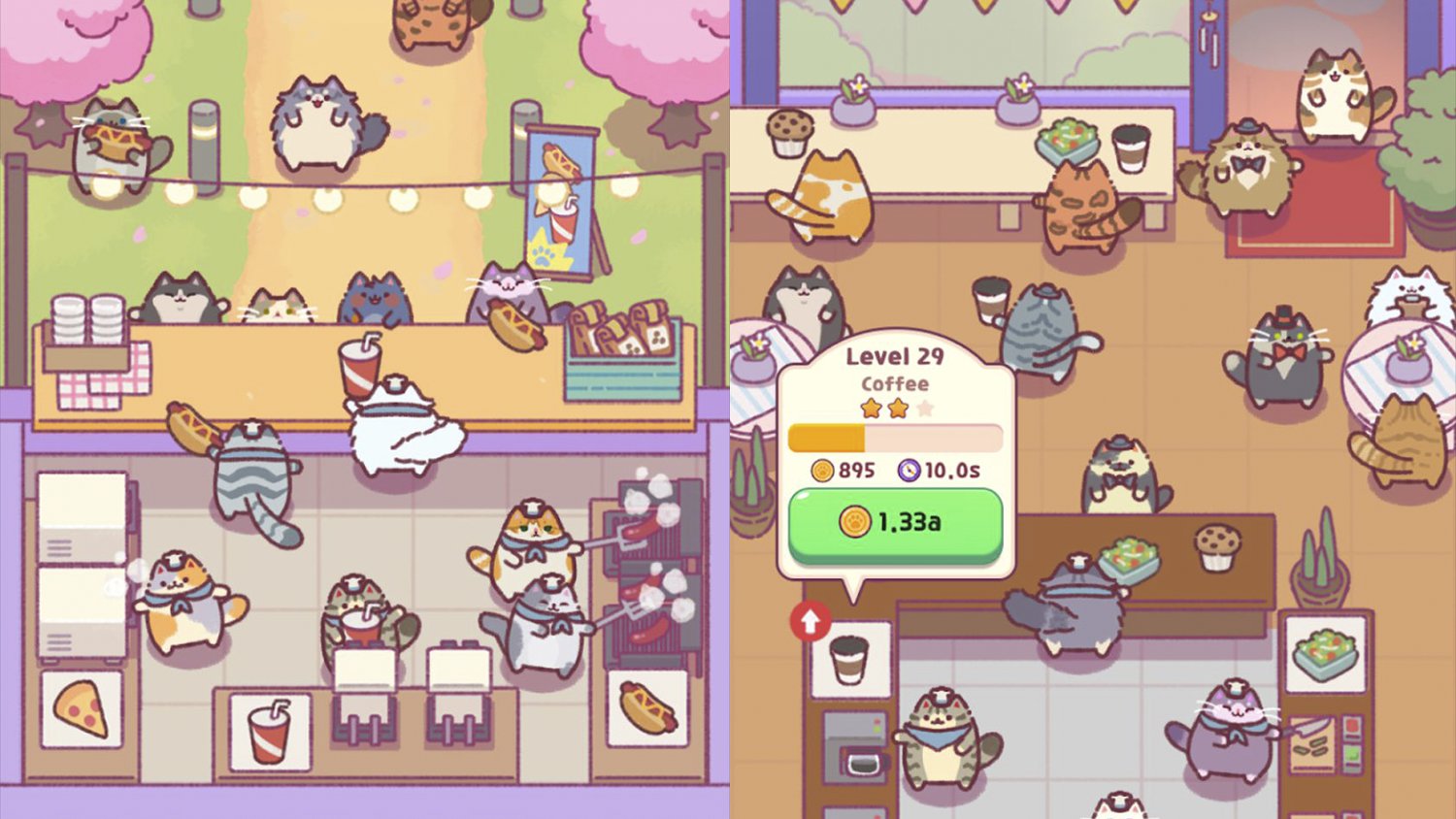The height and width of the screenshot is (819, 1456).
Task: Select the coffee cup station tile
Action: (x=850, y=660)
